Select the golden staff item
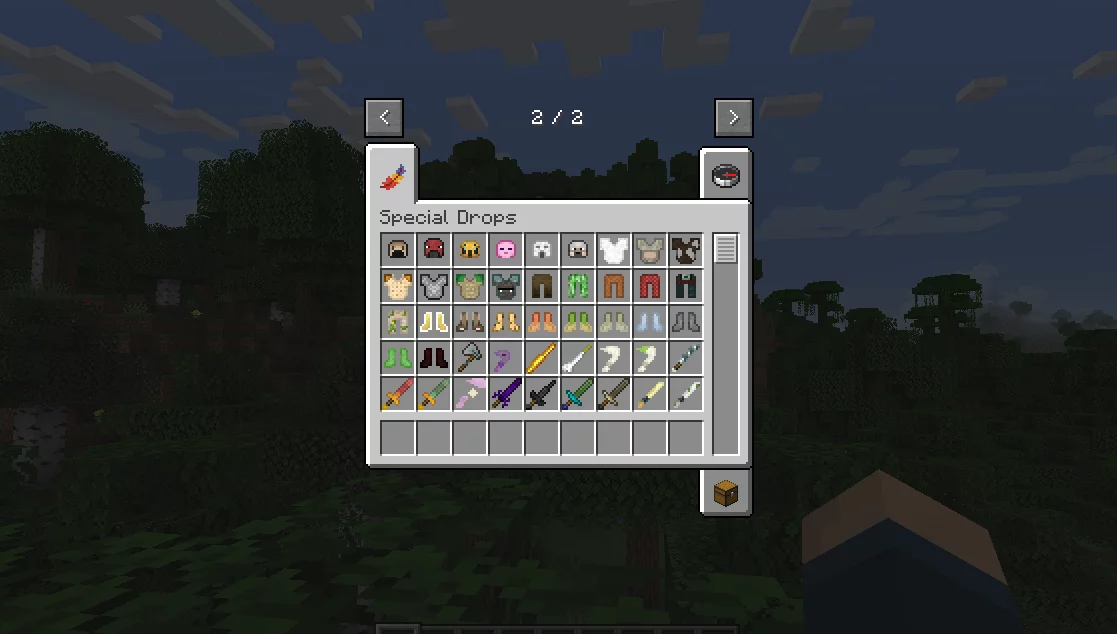This screenshot has height=634, width=1117. [x=541, y=358]
